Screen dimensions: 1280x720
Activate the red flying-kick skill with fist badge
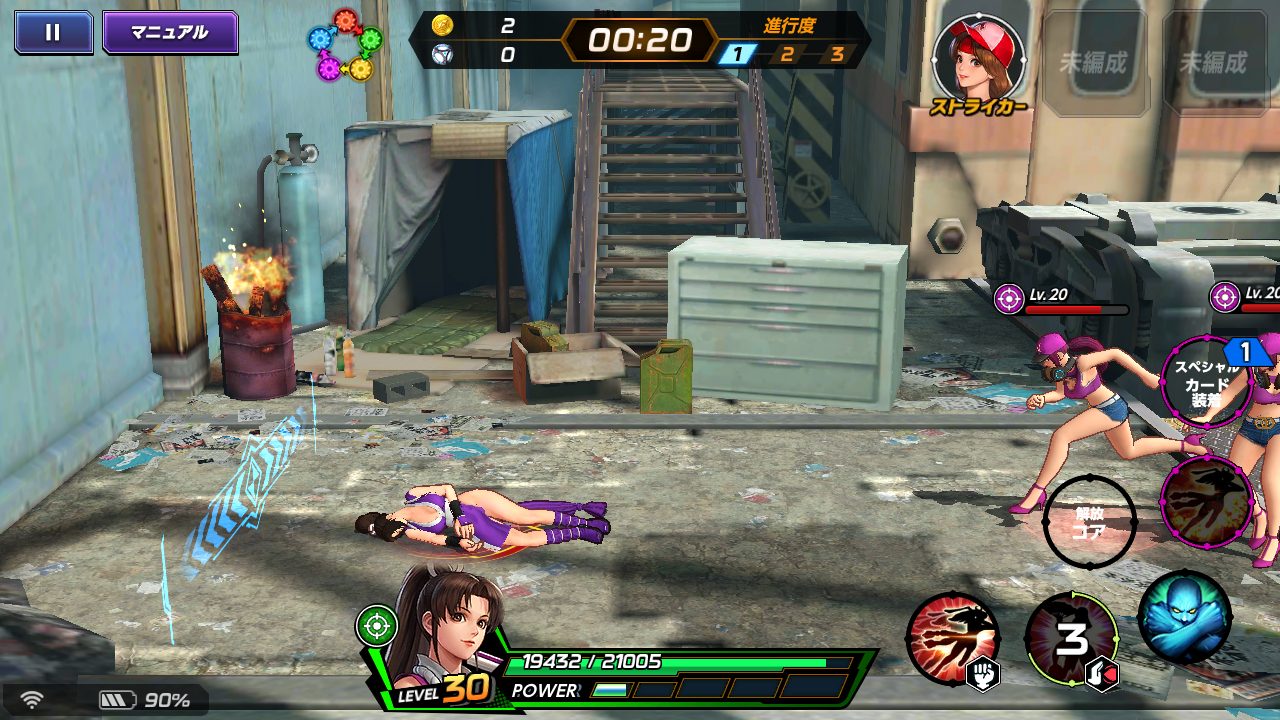952,638
